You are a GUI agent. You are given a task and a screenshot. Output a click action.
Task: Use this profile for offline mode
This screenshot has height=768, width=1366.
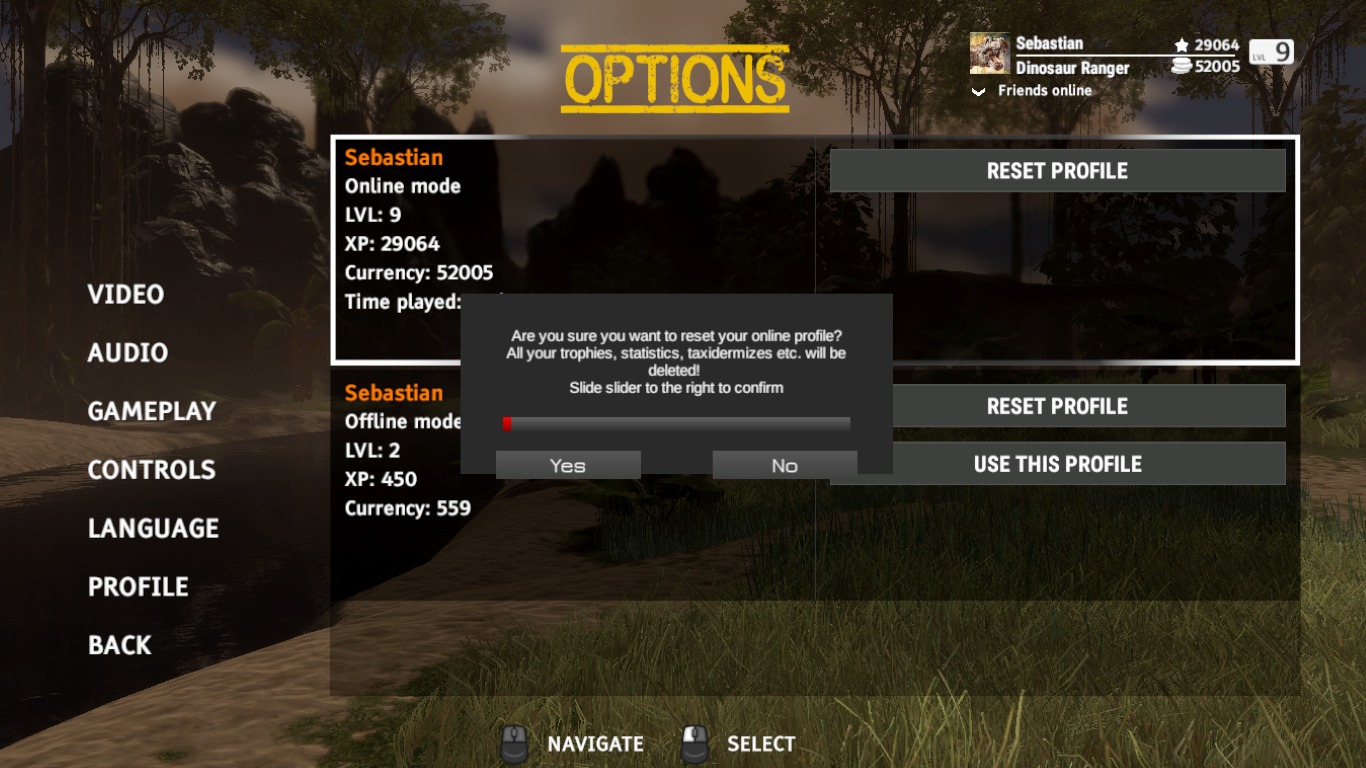click(1057, 464)
